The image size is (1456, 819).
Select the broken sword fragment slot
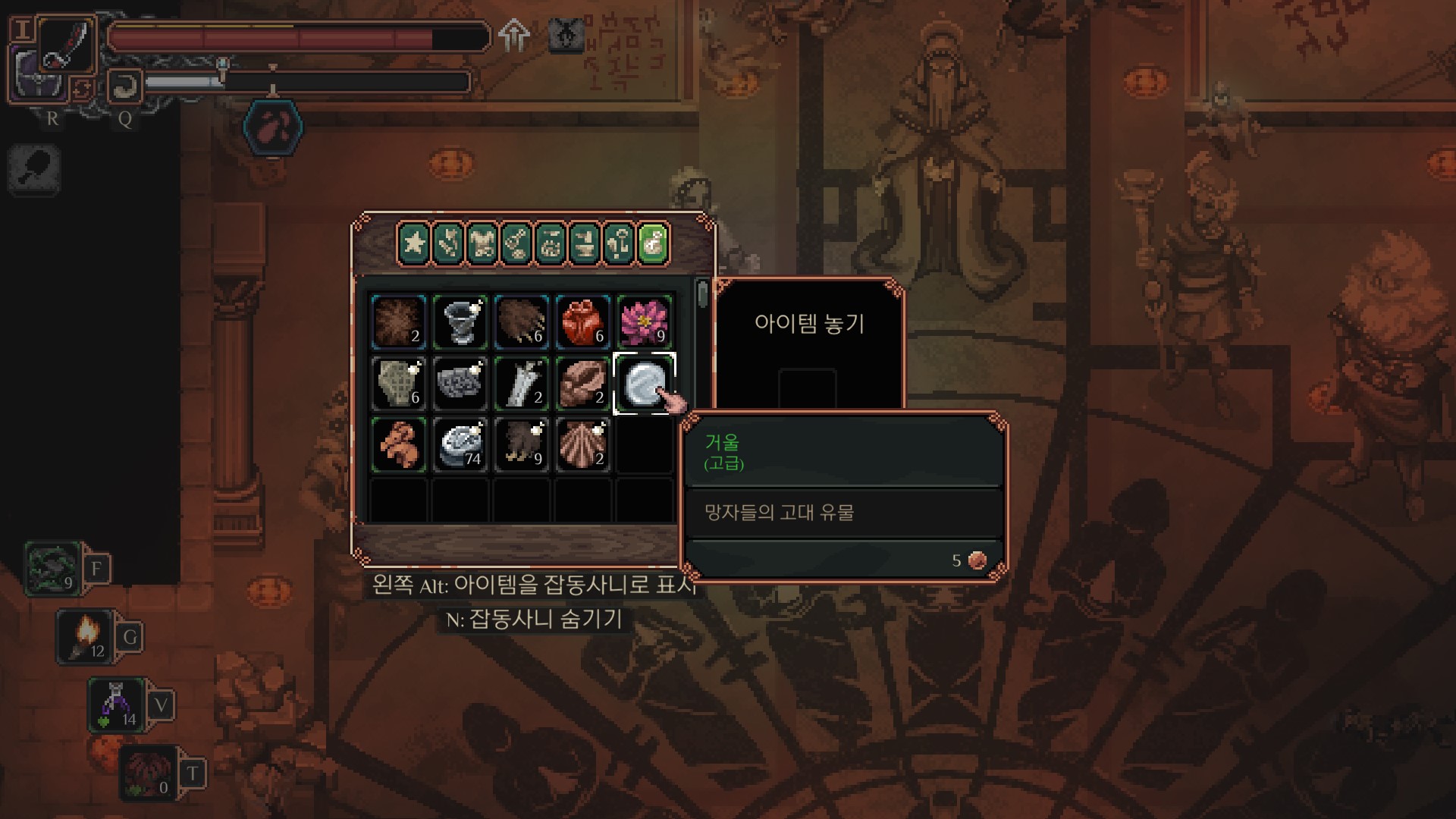[x=521, y=383]
